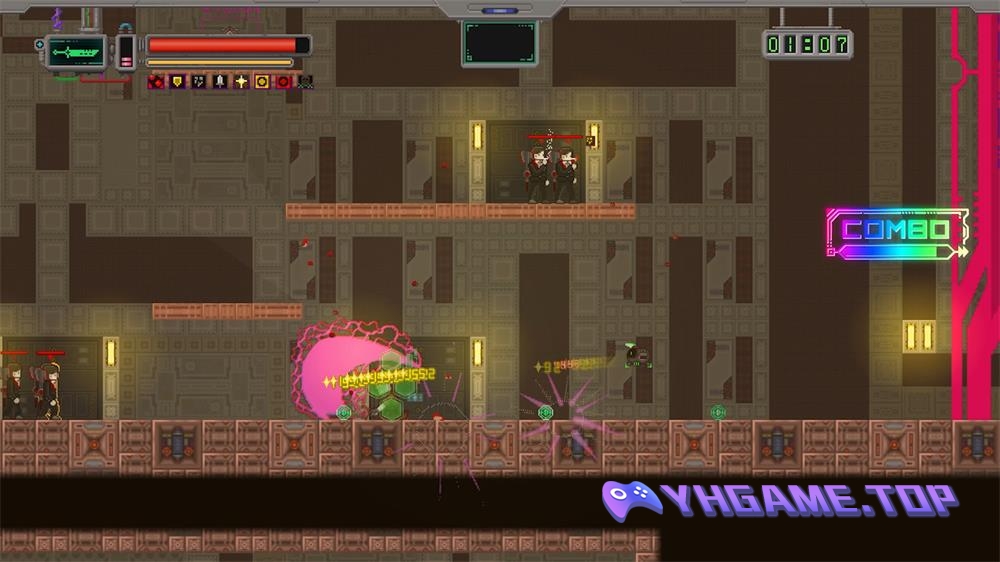Open the top-center monitor screen
This screenshot has width=1000, height=562.
point(500,43)
